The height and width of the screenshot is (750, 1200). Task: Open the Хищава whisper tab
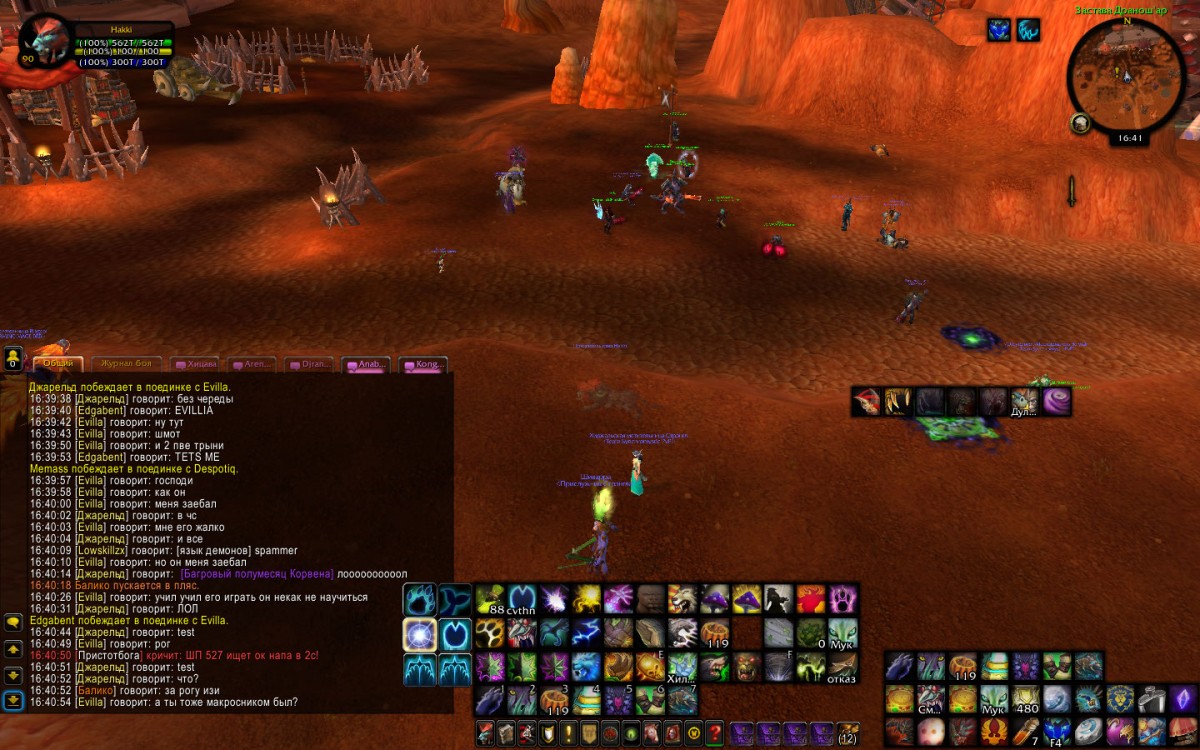click(x=196, y=365)
